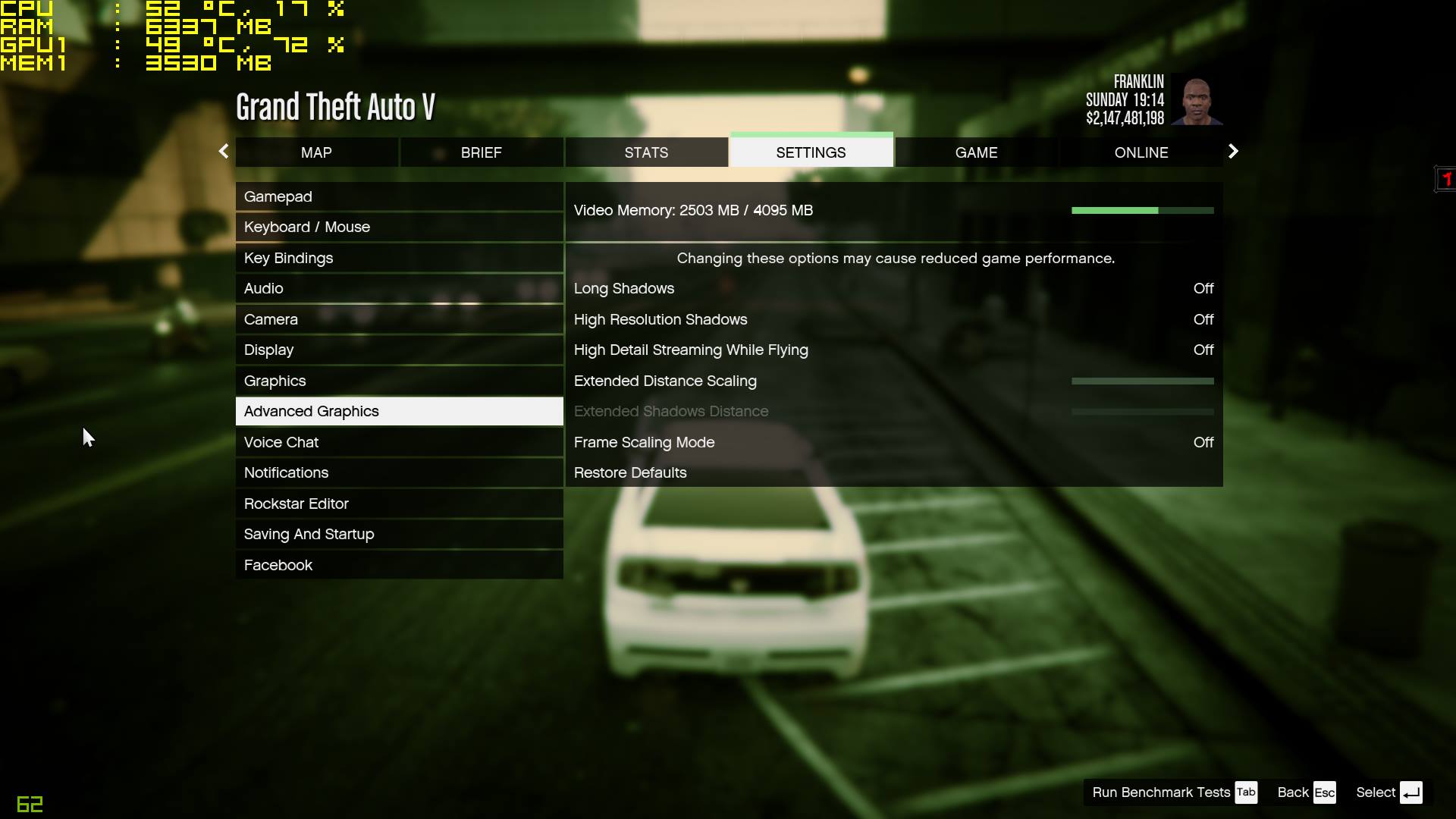Select Keyboard / Mouse settings
The height and width of the screenshot is (819, 1456).
[399, 227]
